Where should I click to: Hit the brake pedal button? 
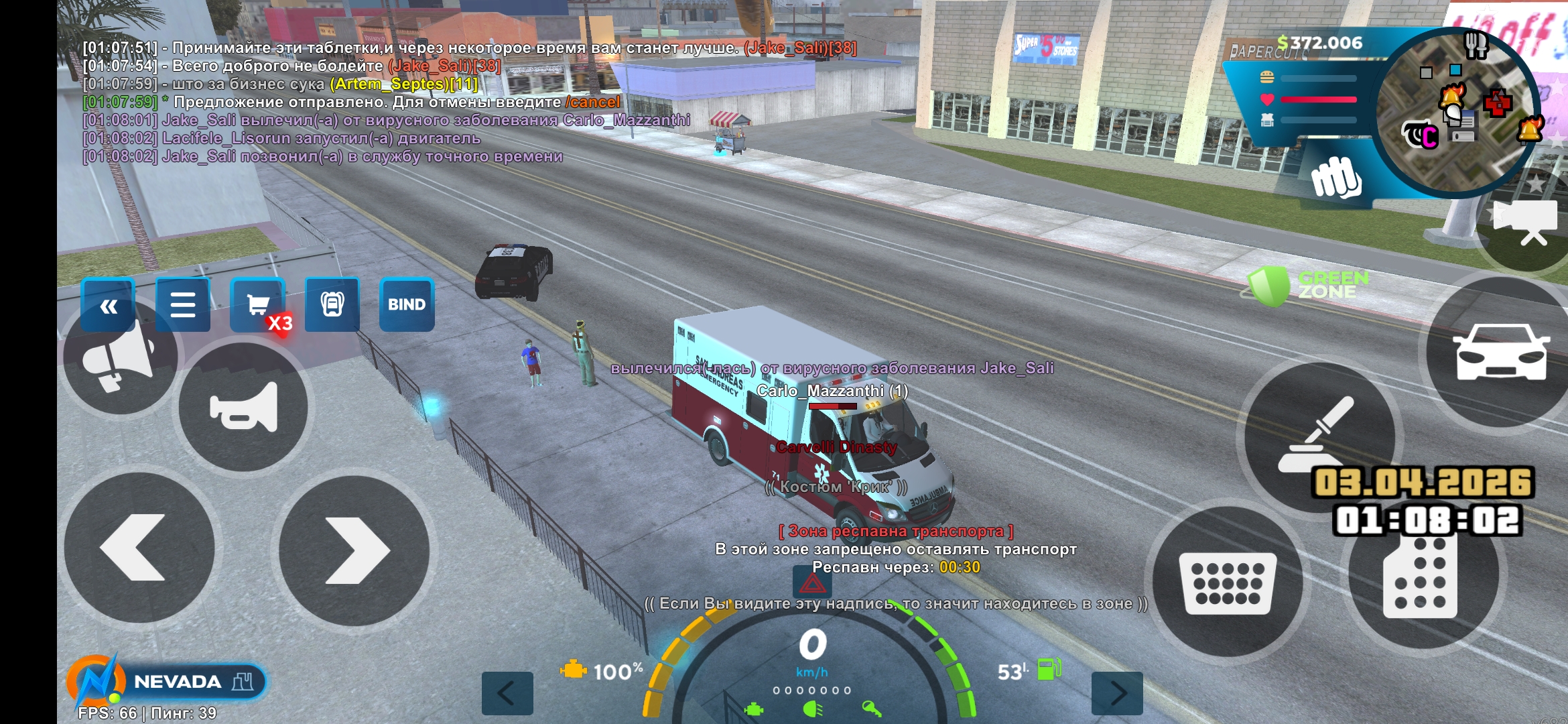1228,582
